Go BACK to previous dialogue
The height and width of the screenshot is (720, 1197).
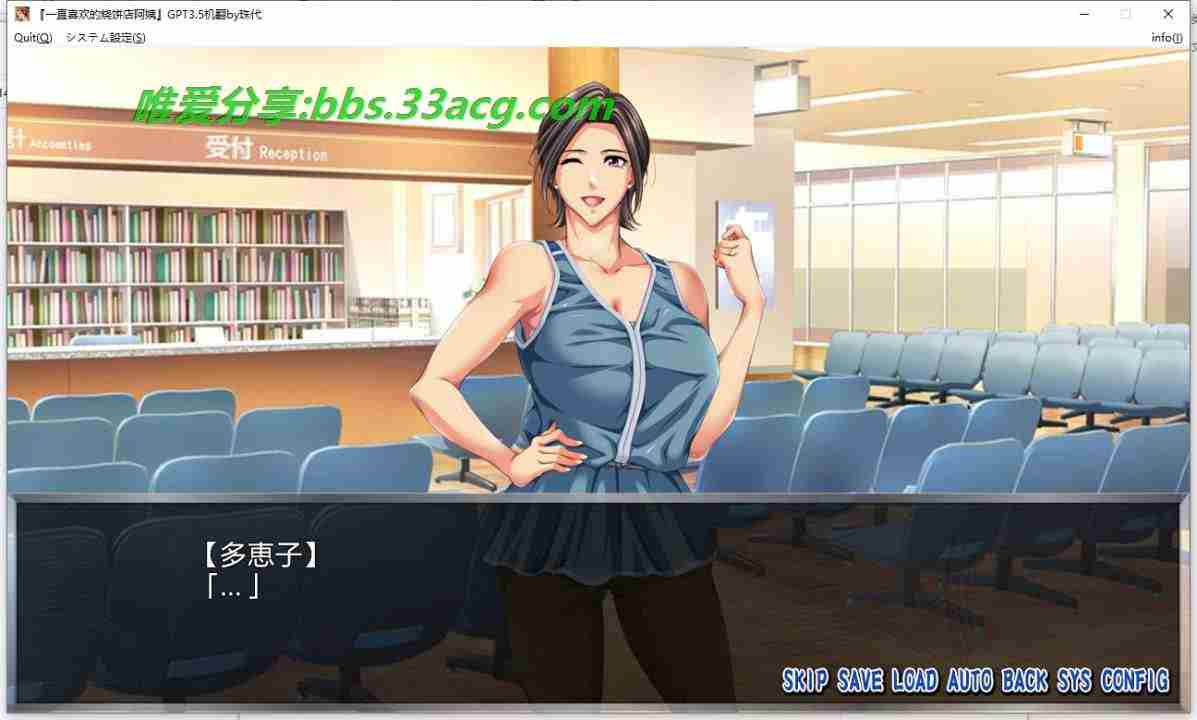pos(1024,681)
